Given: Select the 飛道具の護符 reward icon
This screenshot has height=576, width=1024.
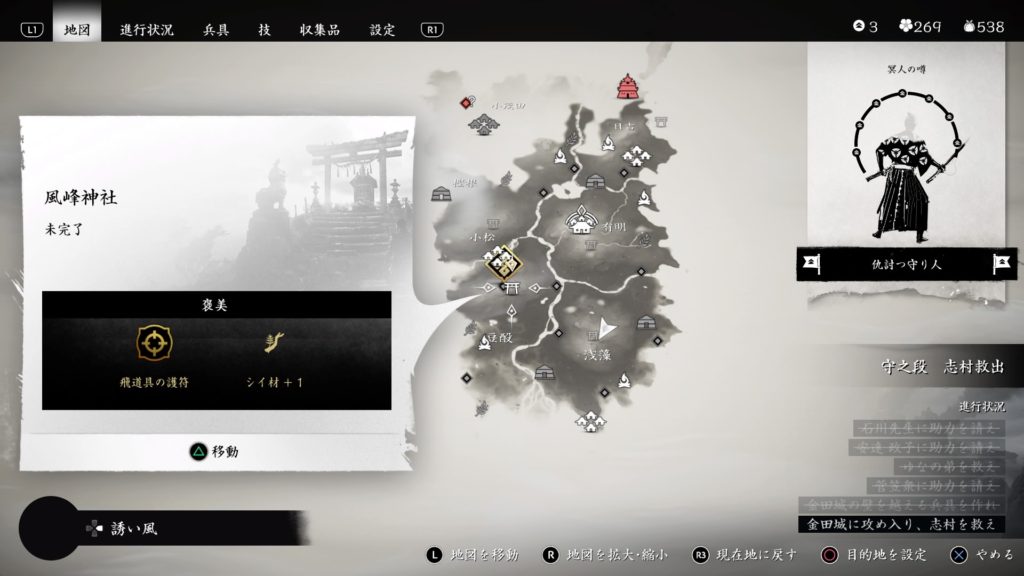Looking at the screenshot, I should (x=154, y=344).
